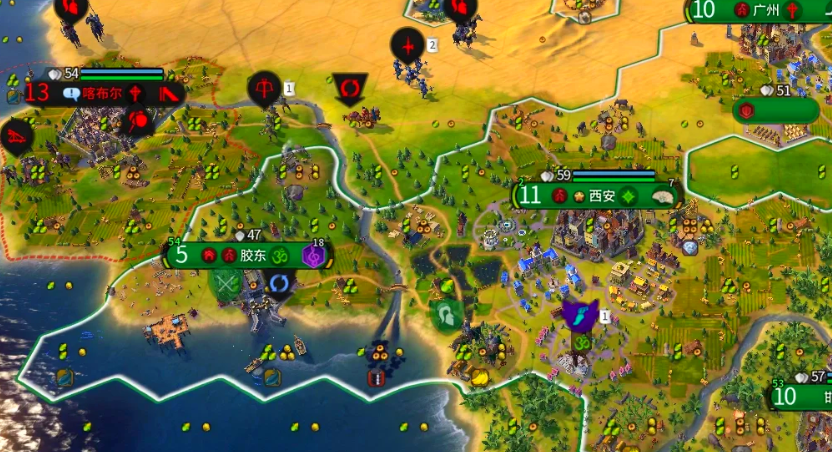
Task: Select the green crossed-swords unit flag
Action: 228,284
